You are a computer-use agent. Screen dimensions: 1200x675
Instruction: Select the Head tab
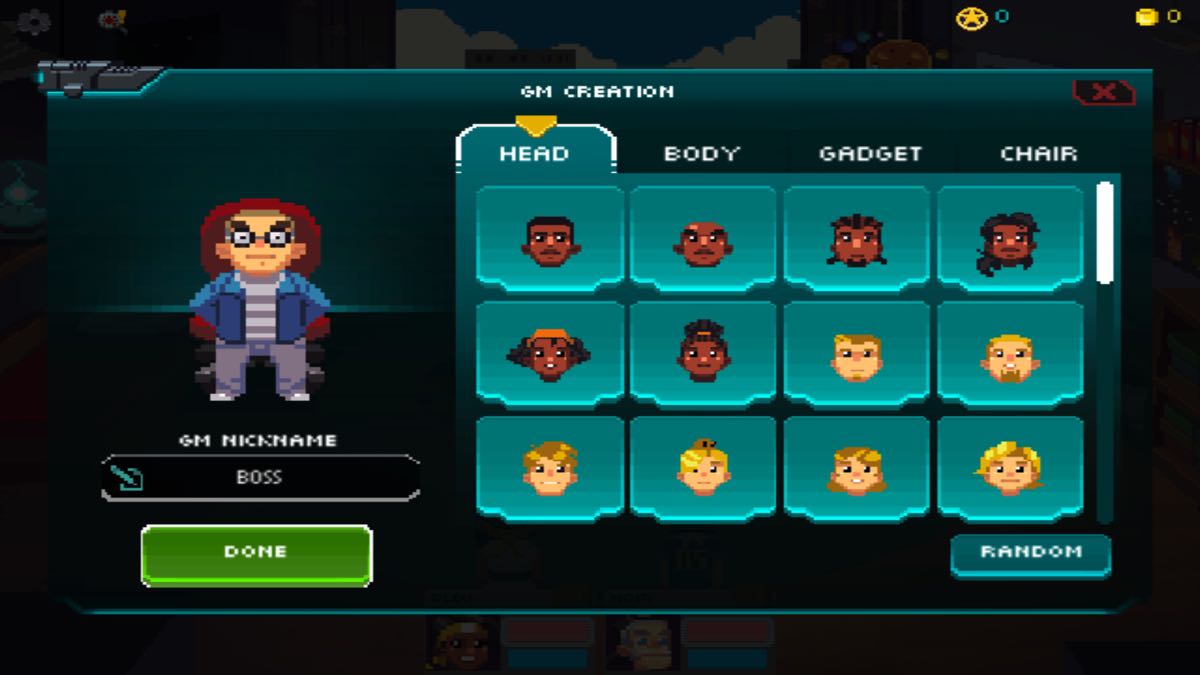(x=534, y=154)
